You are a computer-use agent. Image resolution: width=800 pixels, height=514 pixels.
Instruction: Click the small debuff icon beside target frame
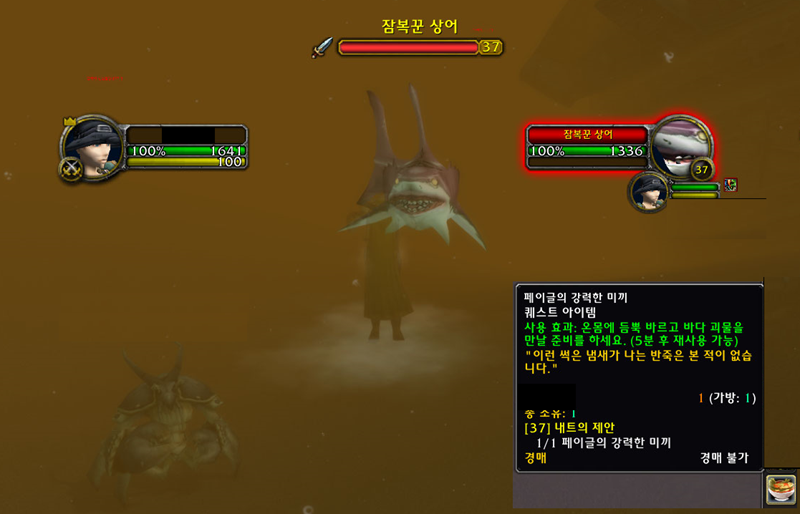pos(731,185)
